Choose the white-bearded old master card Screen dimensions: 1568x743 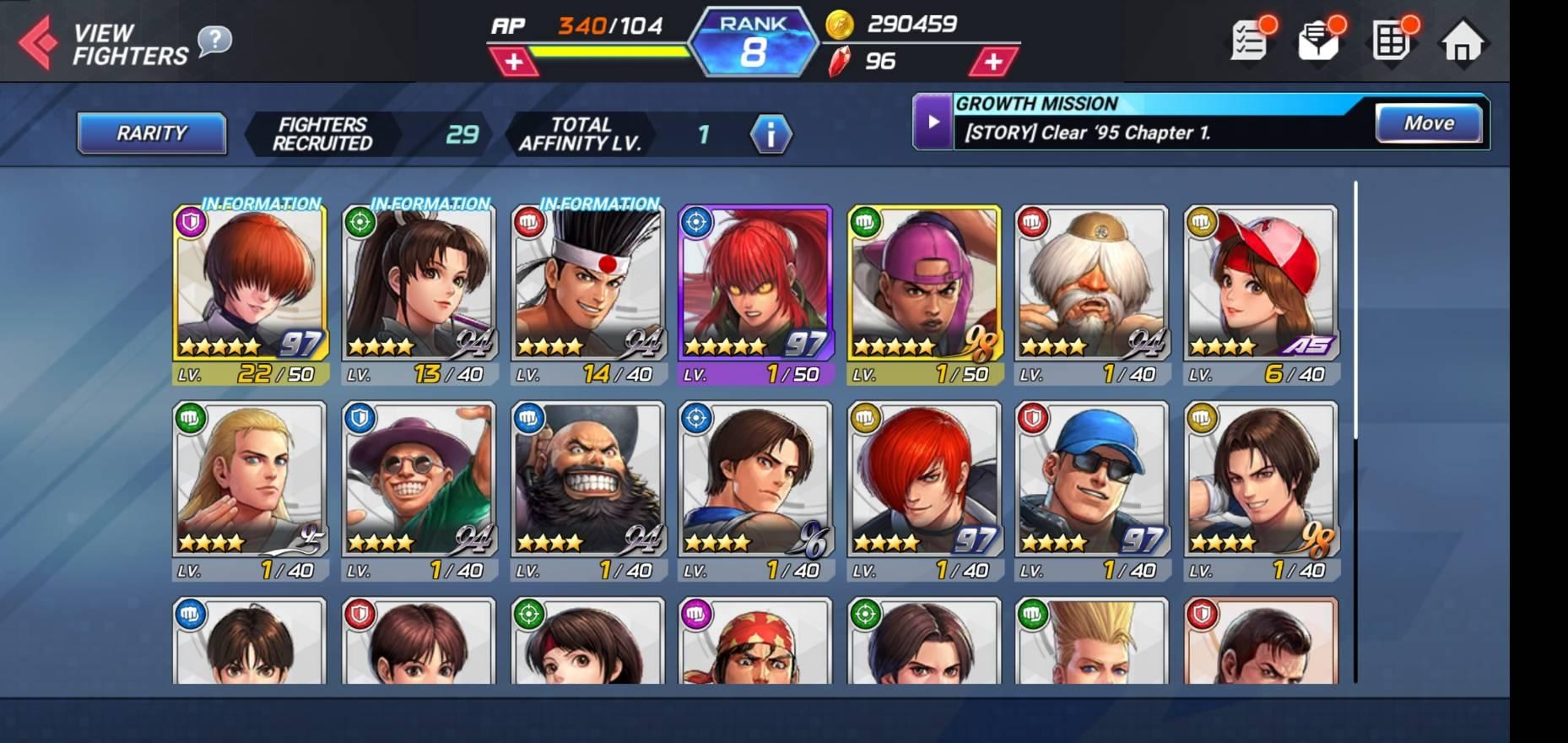tap(1092, 287)
